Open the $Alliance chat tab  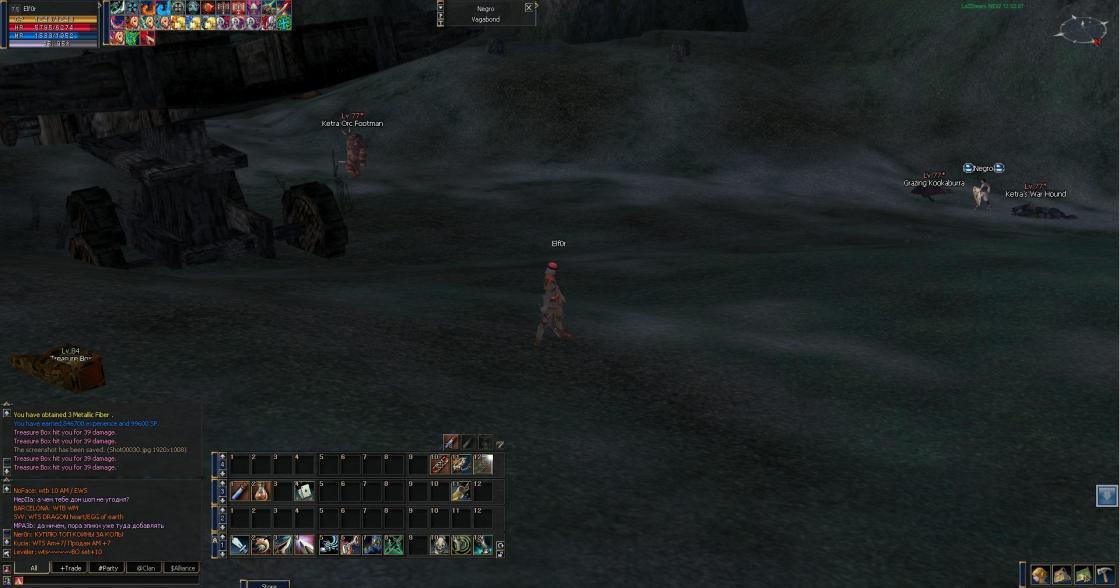[x=182, y=568]
